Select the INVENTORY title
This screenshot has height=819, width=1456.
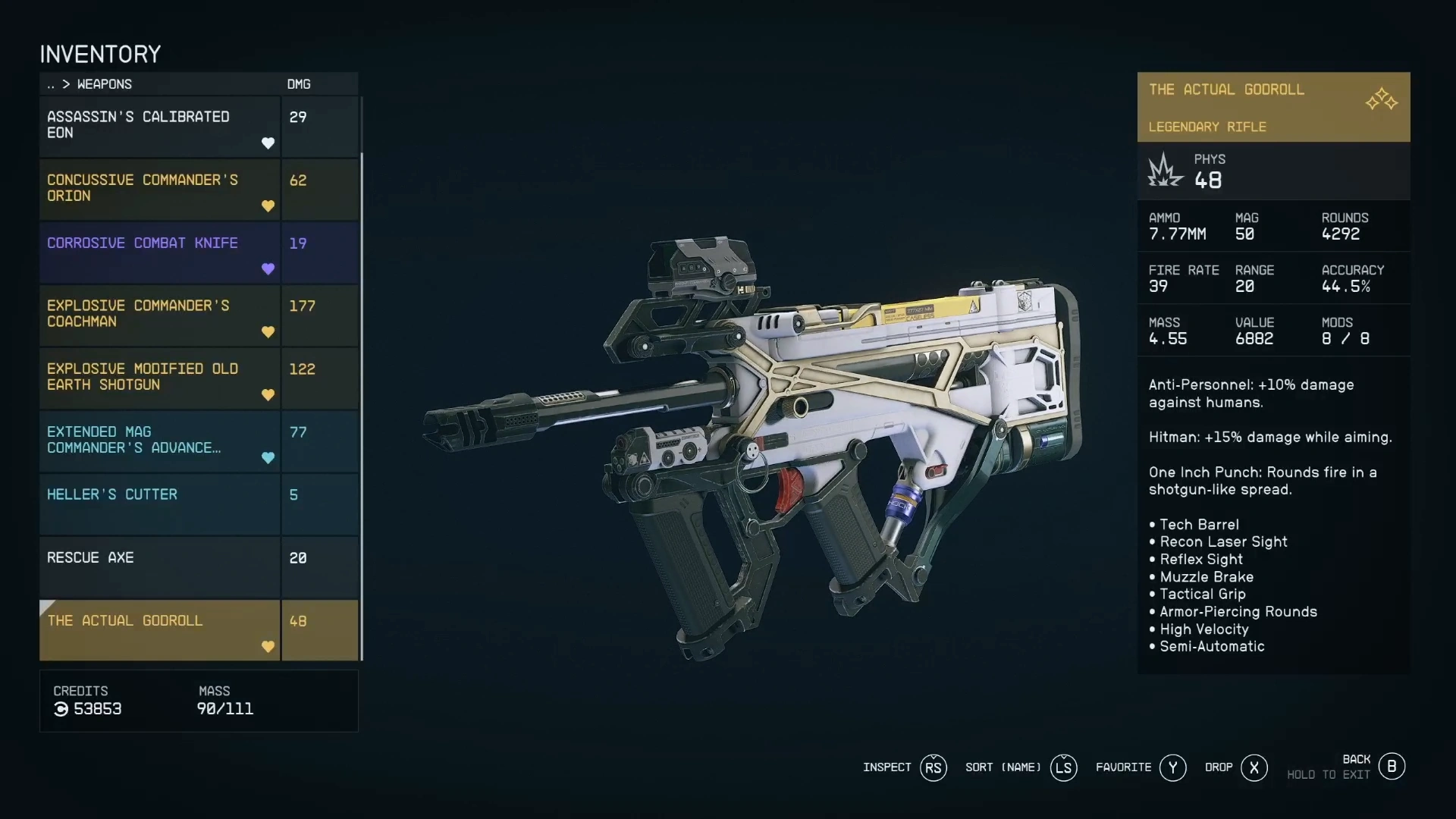(x=100, y=53)
